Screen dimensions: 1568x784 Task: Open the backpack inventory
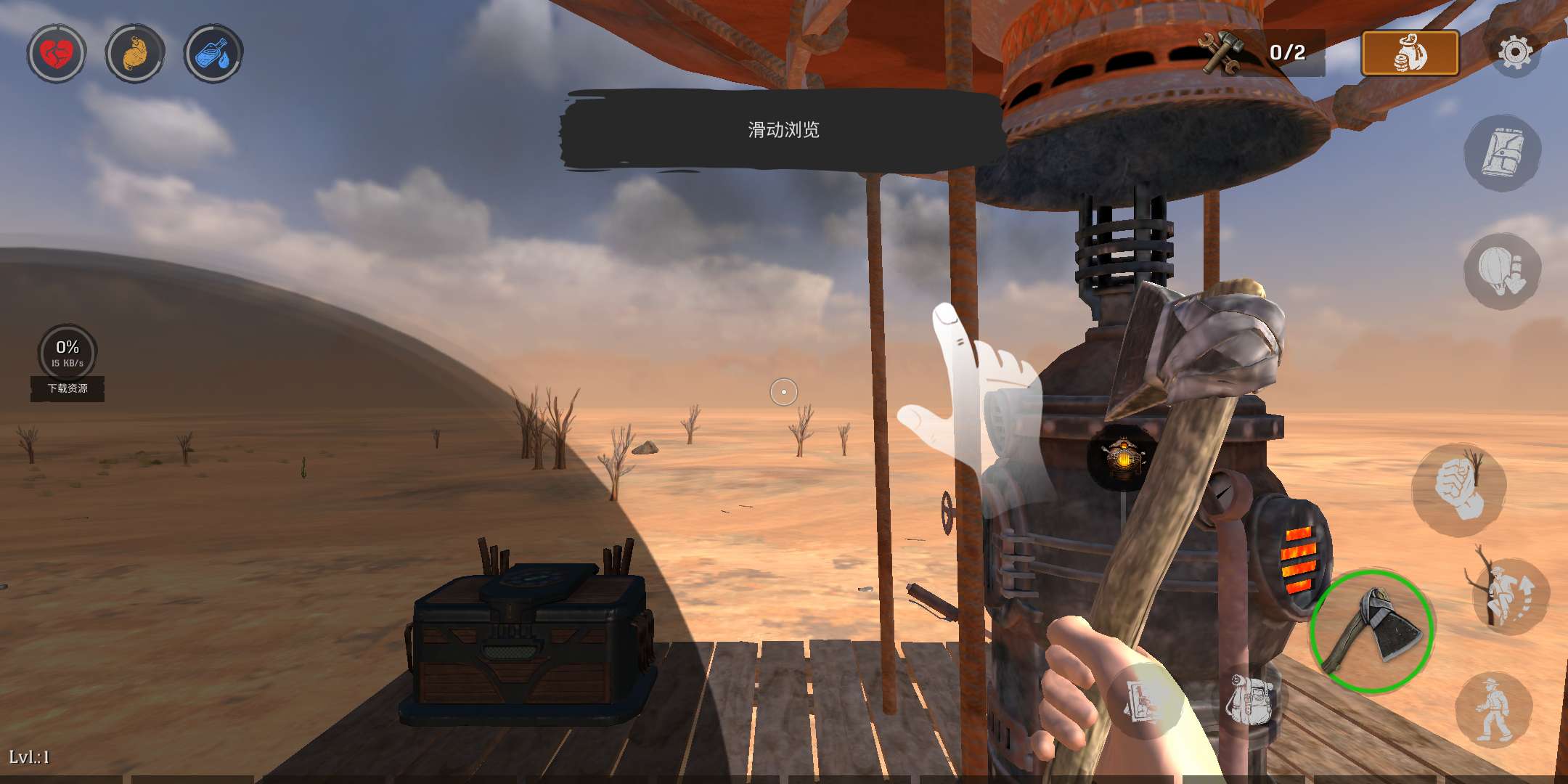tap(1250, 698)
